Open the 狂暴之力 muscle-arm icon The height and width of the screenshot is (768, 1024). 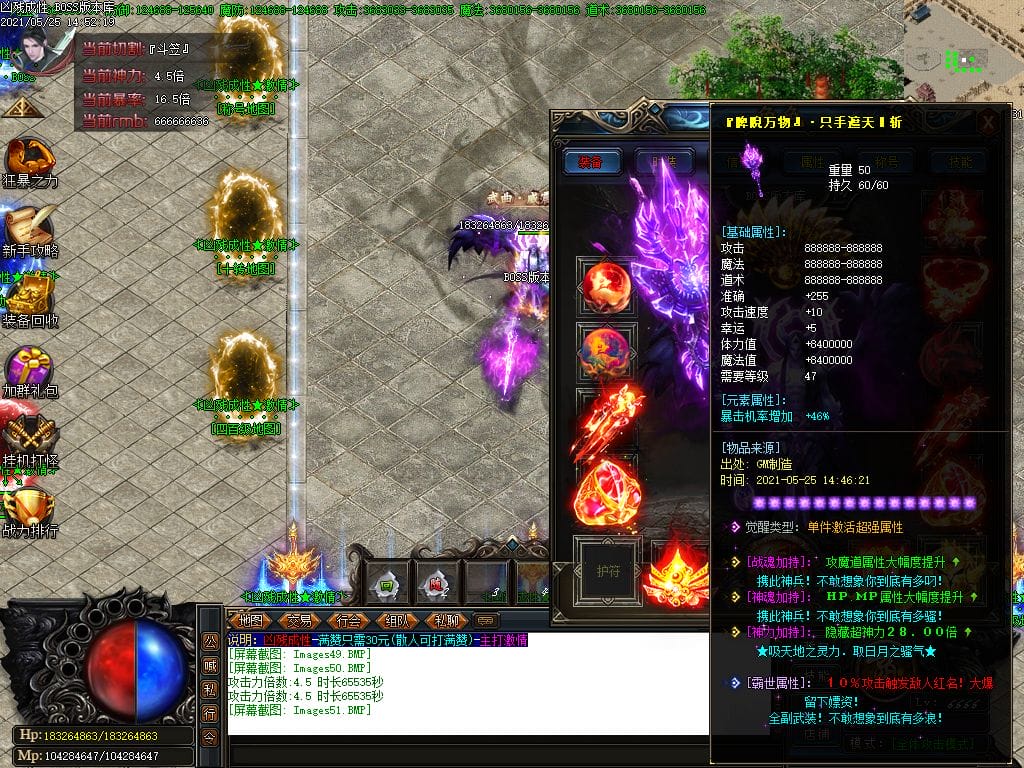coord(29,162)
